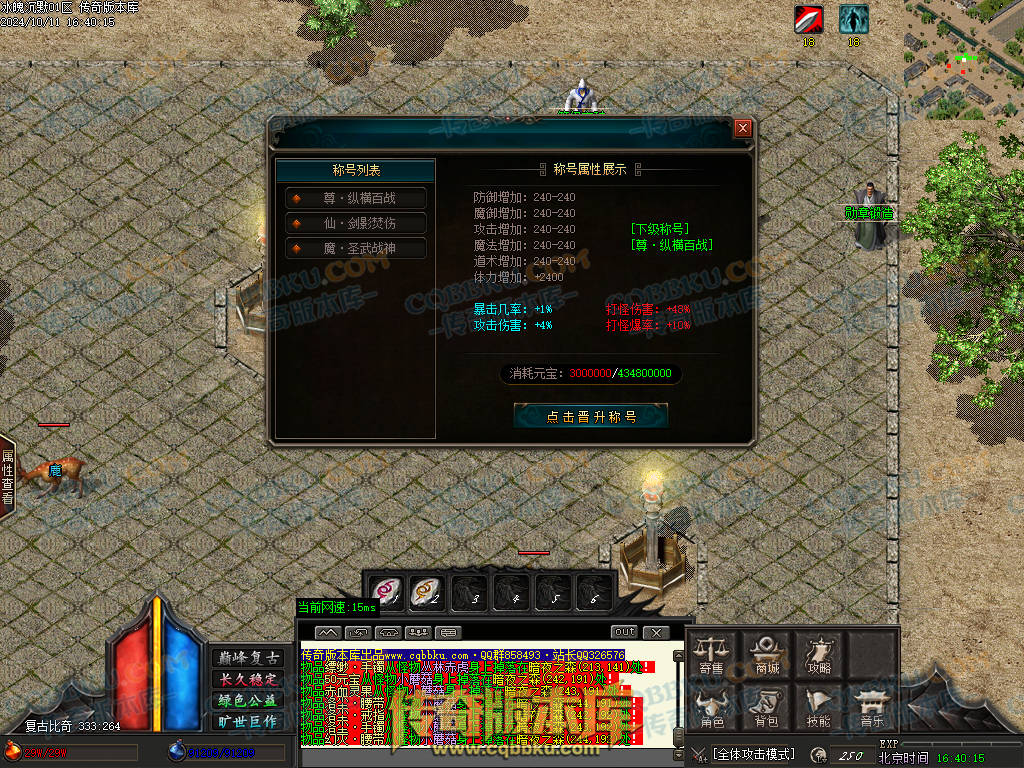1024x768 pixels.
Task: Toggle the 音乐 music button
Action: [871, 707]
